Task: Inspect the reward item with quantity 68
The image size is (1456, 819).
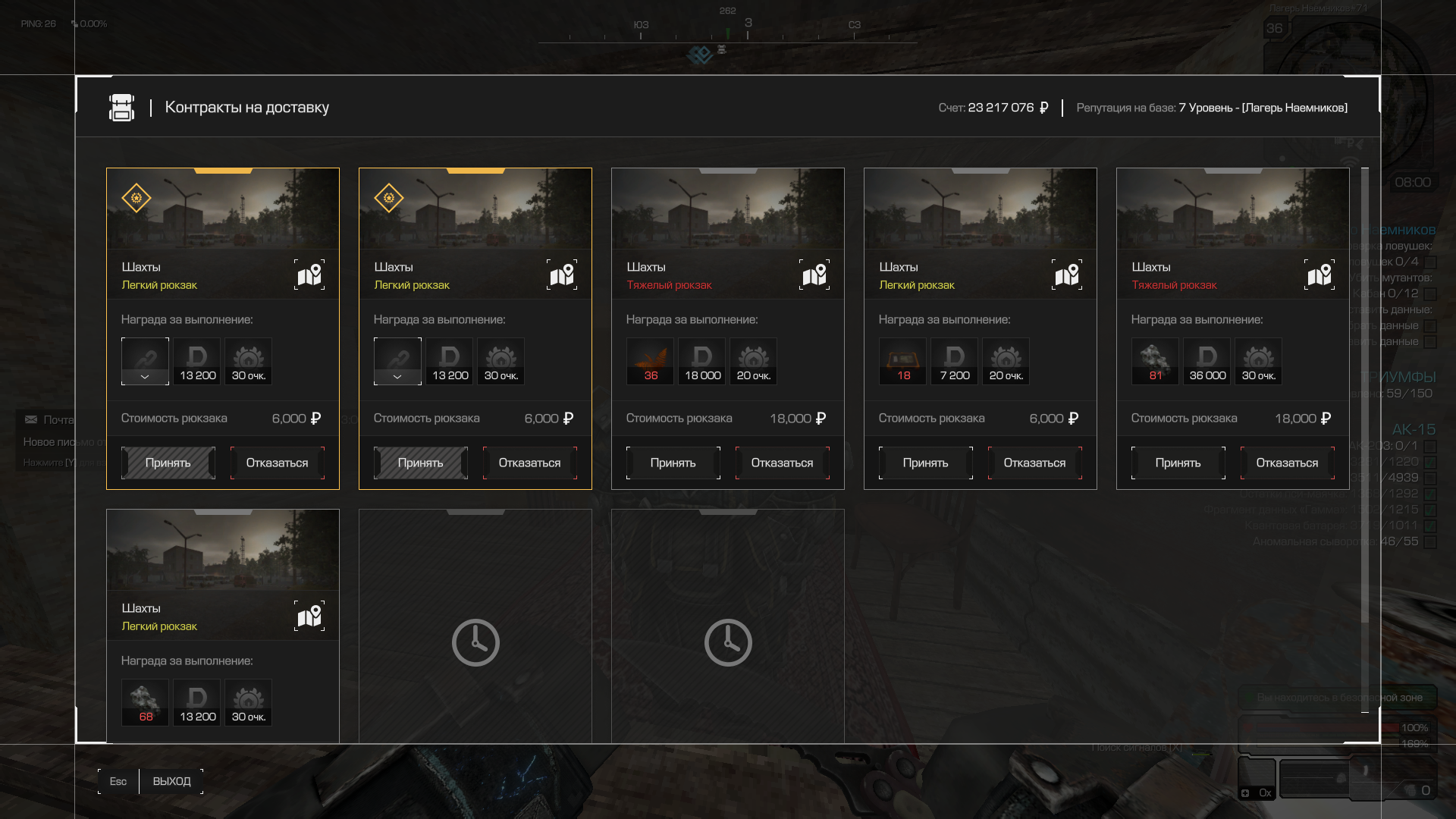Action: 146,702
